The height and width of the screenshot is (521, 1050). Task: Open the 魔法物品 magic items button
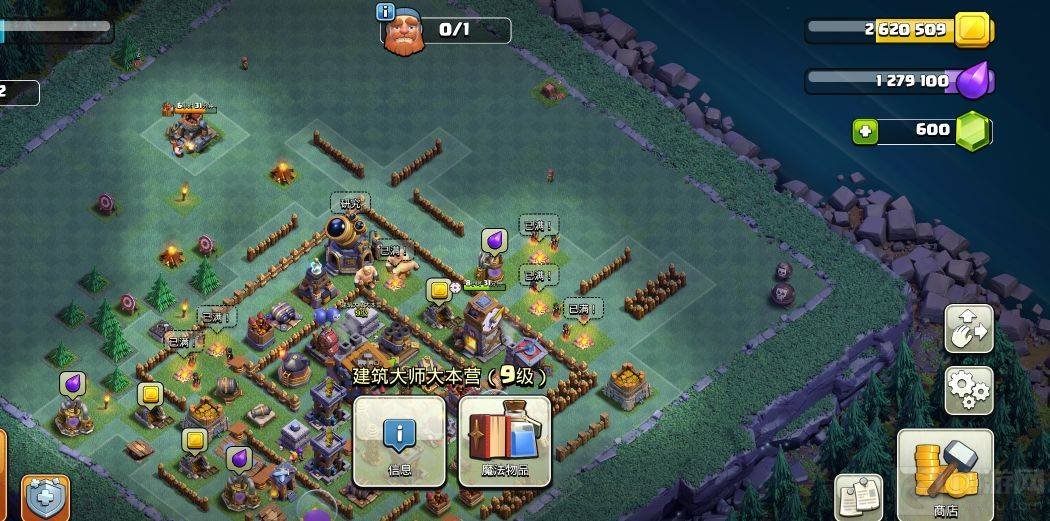(505, 441)
